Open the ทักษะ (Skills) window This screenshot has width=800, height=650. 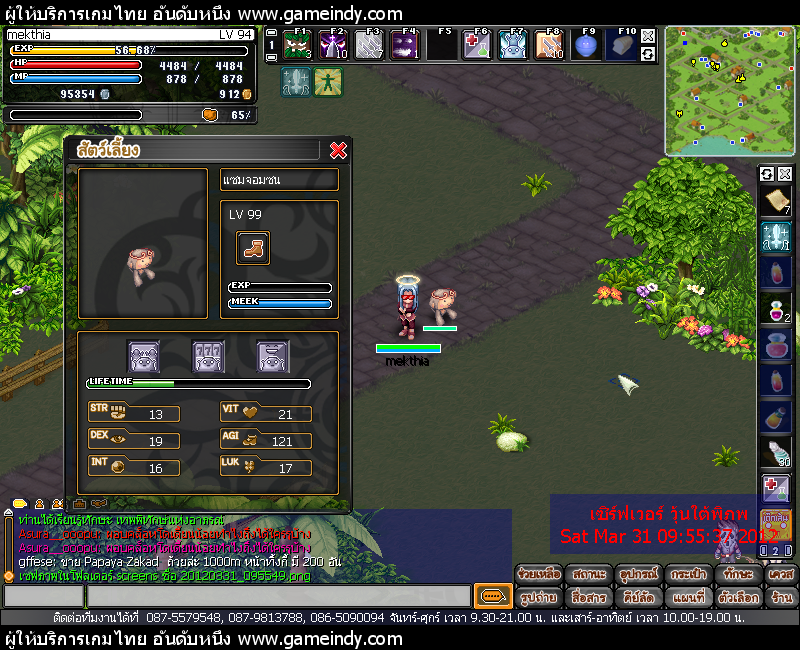(738, 575)
